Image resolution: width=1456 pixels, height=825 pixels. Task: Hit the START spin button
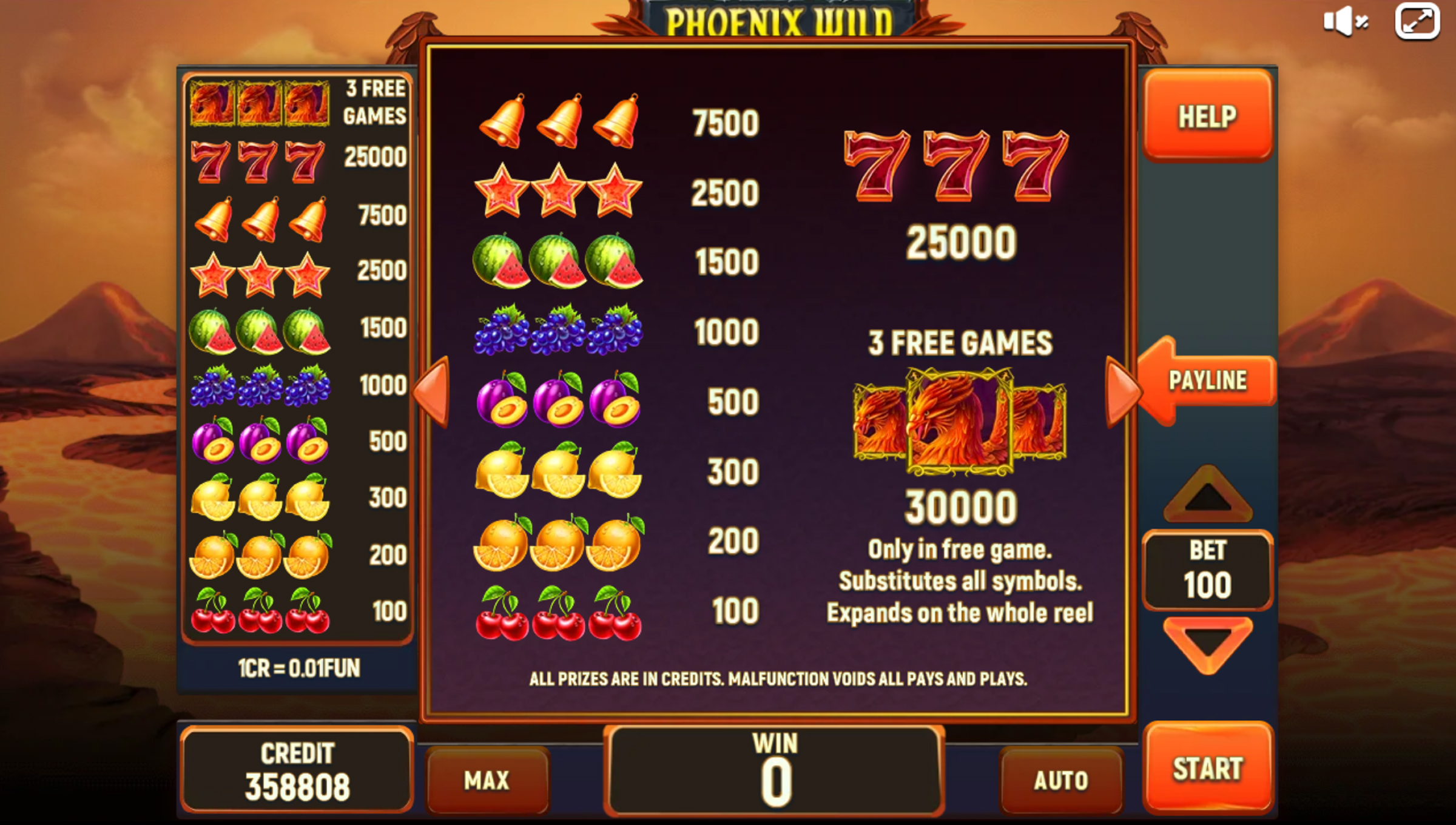(x=1207, y=768)
